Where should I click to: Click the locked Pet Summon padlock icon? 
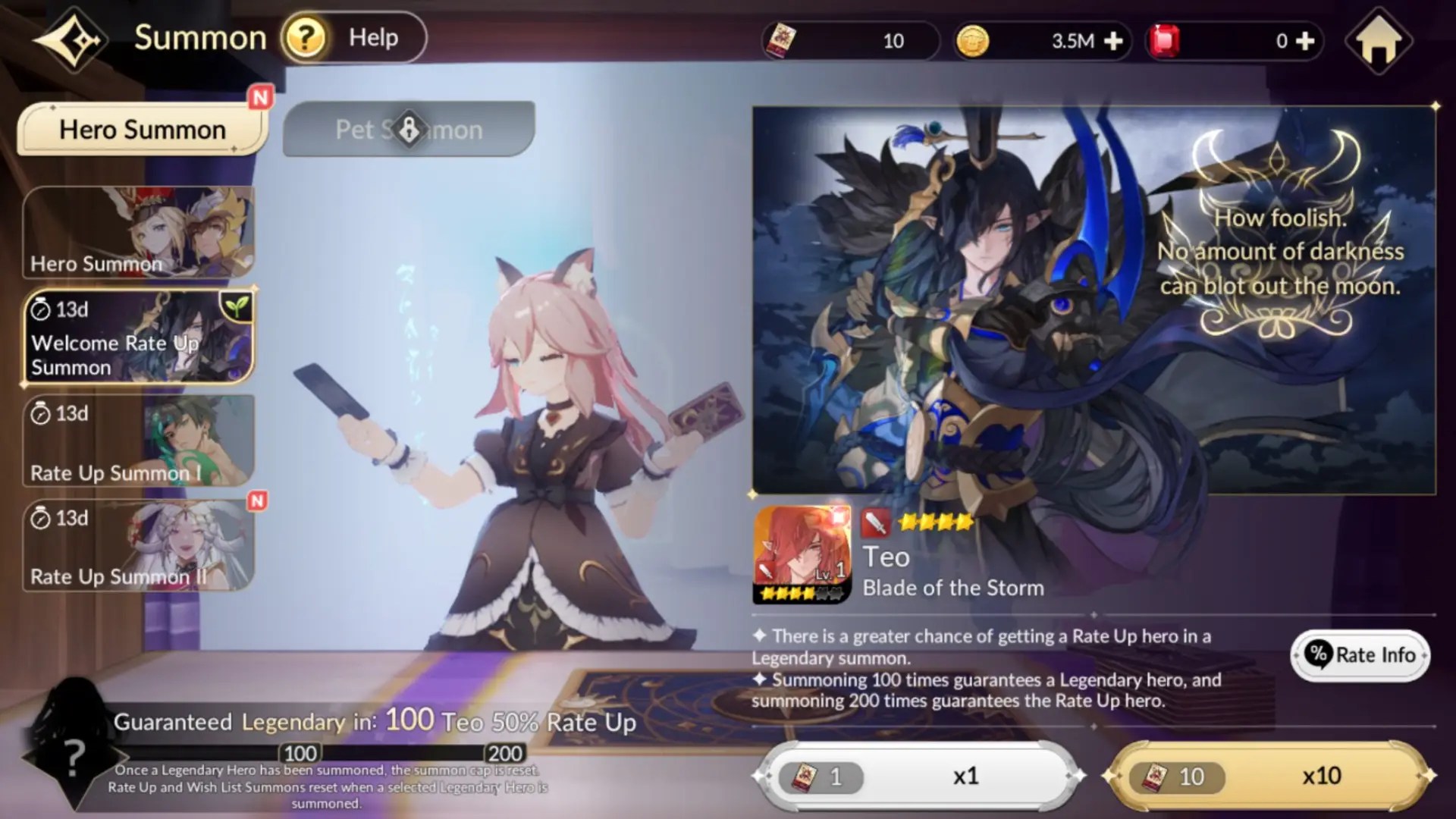click(409, 127)
